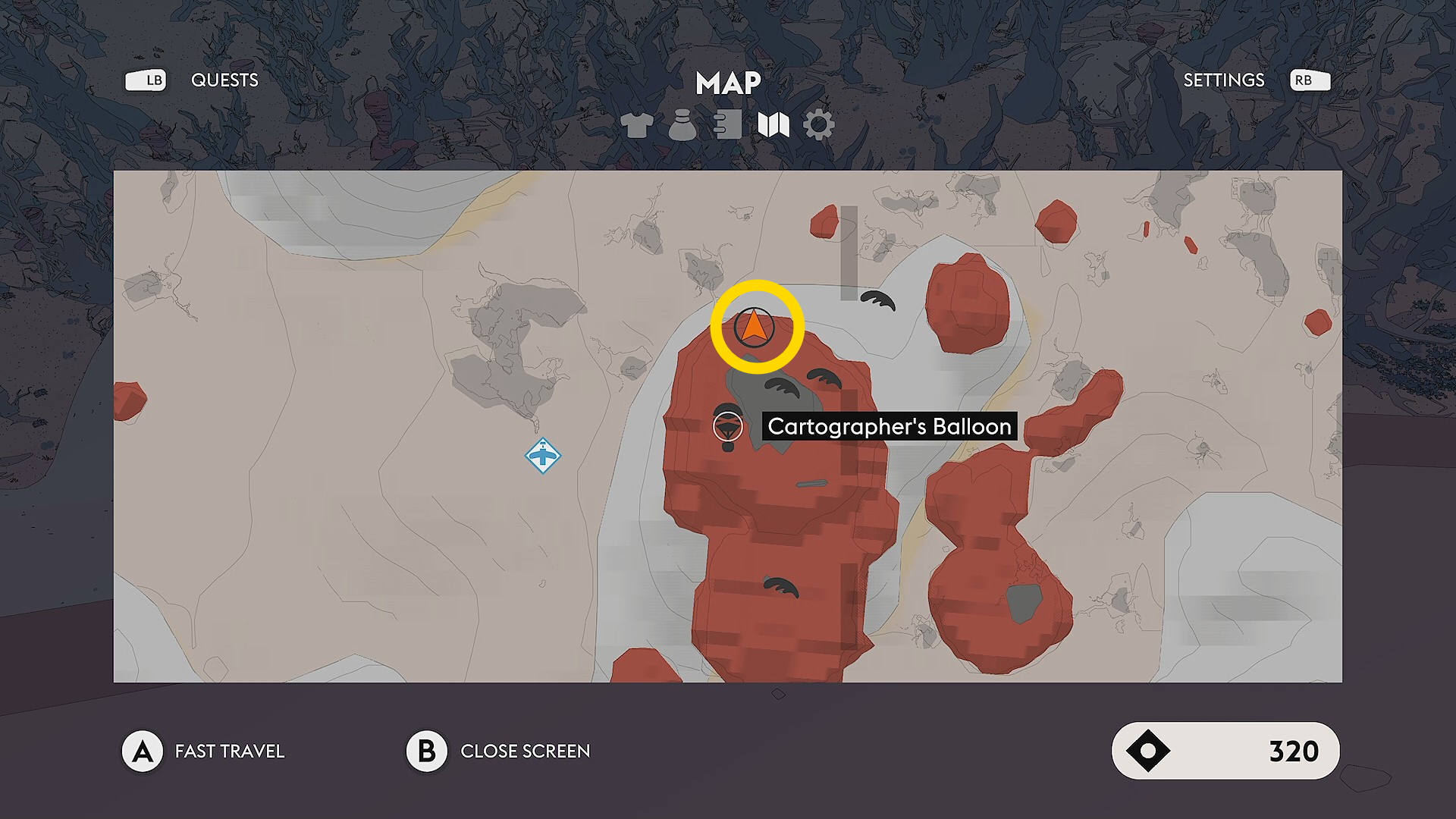Open the quests journal tab icon
The image size is (1456, 819).
click(727, 125)
